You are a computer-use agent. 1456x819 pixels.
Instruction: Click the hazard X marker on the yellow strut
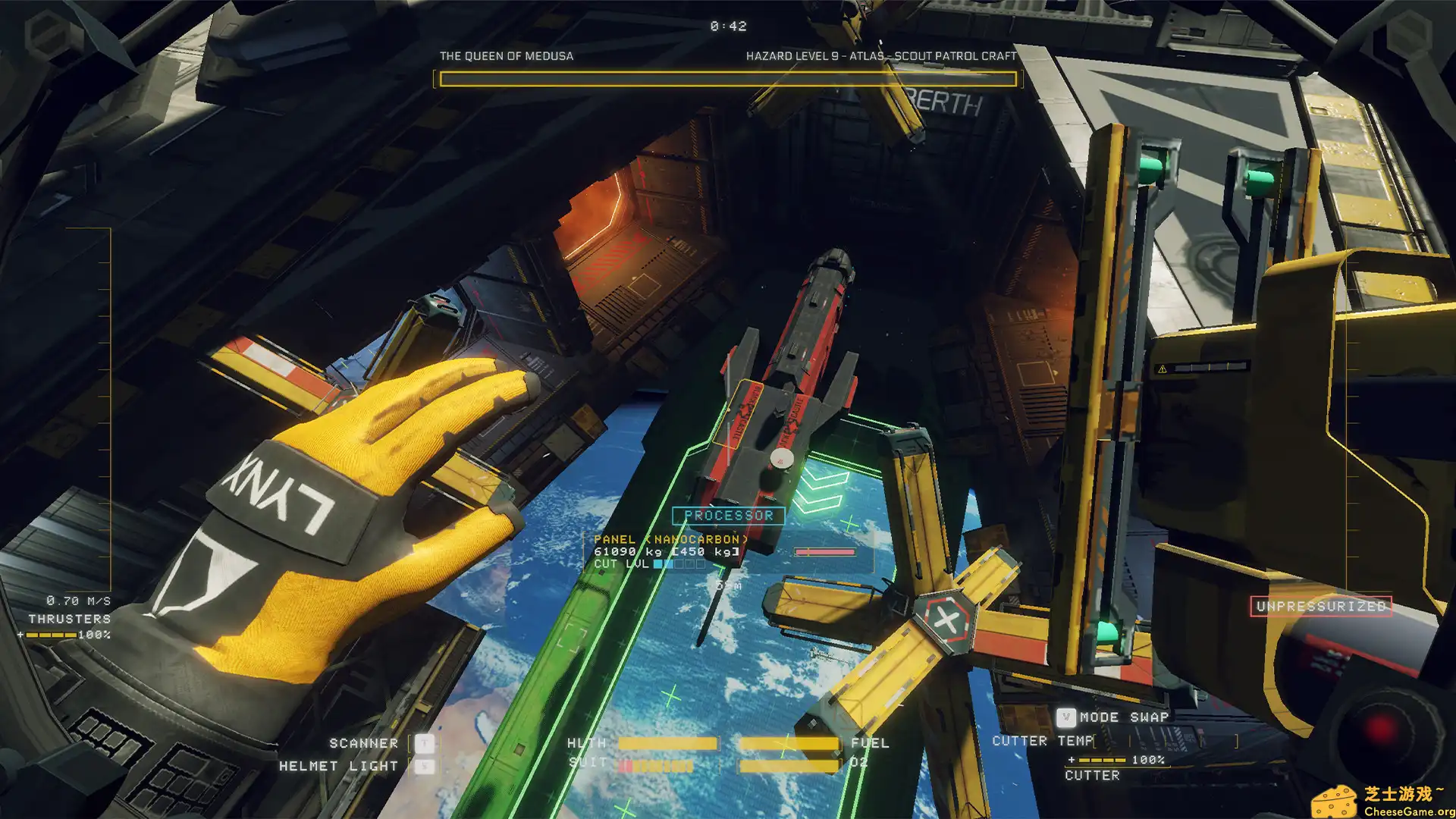pos(946,619)
